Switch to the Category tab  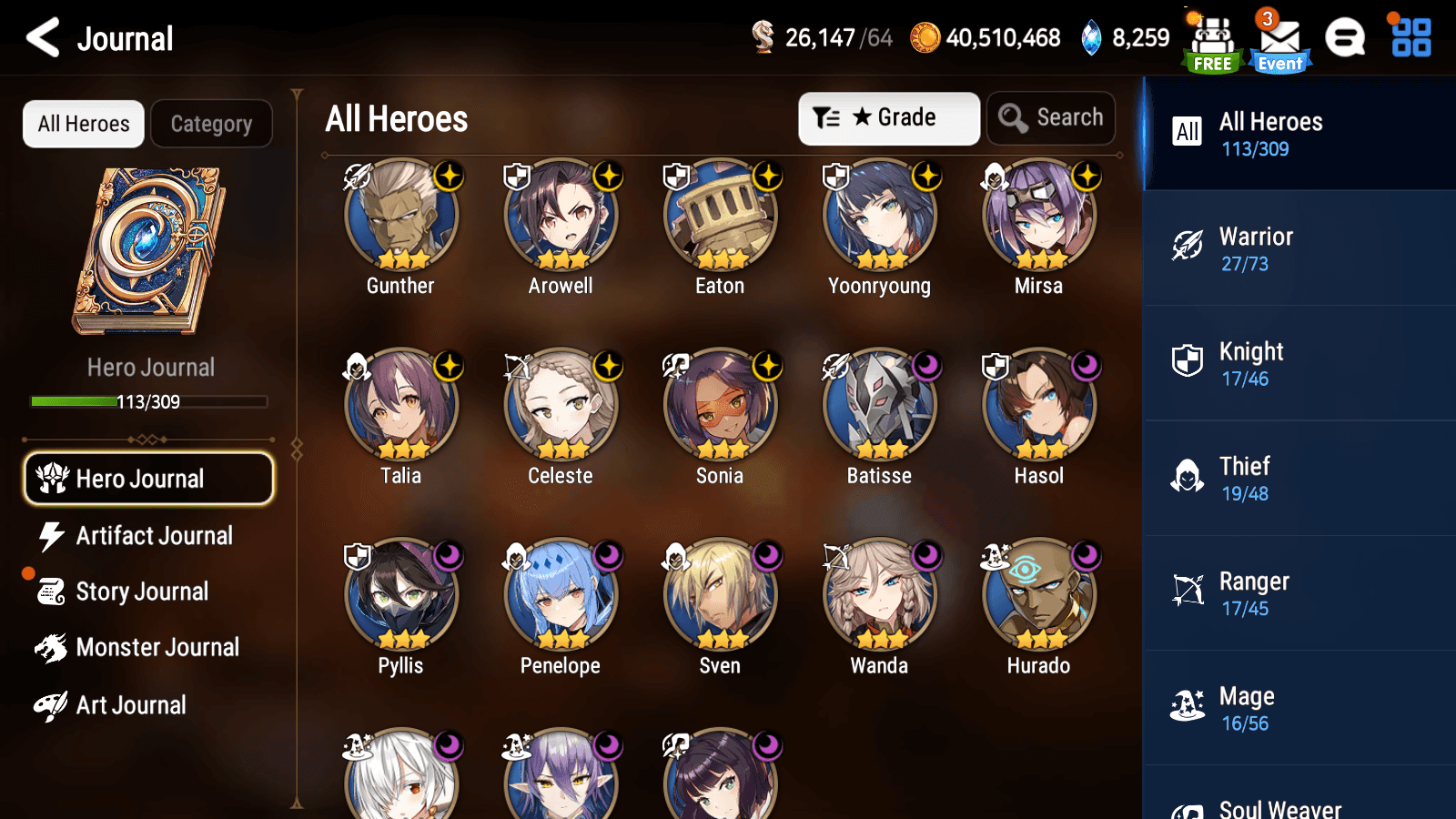click(211, 124)
